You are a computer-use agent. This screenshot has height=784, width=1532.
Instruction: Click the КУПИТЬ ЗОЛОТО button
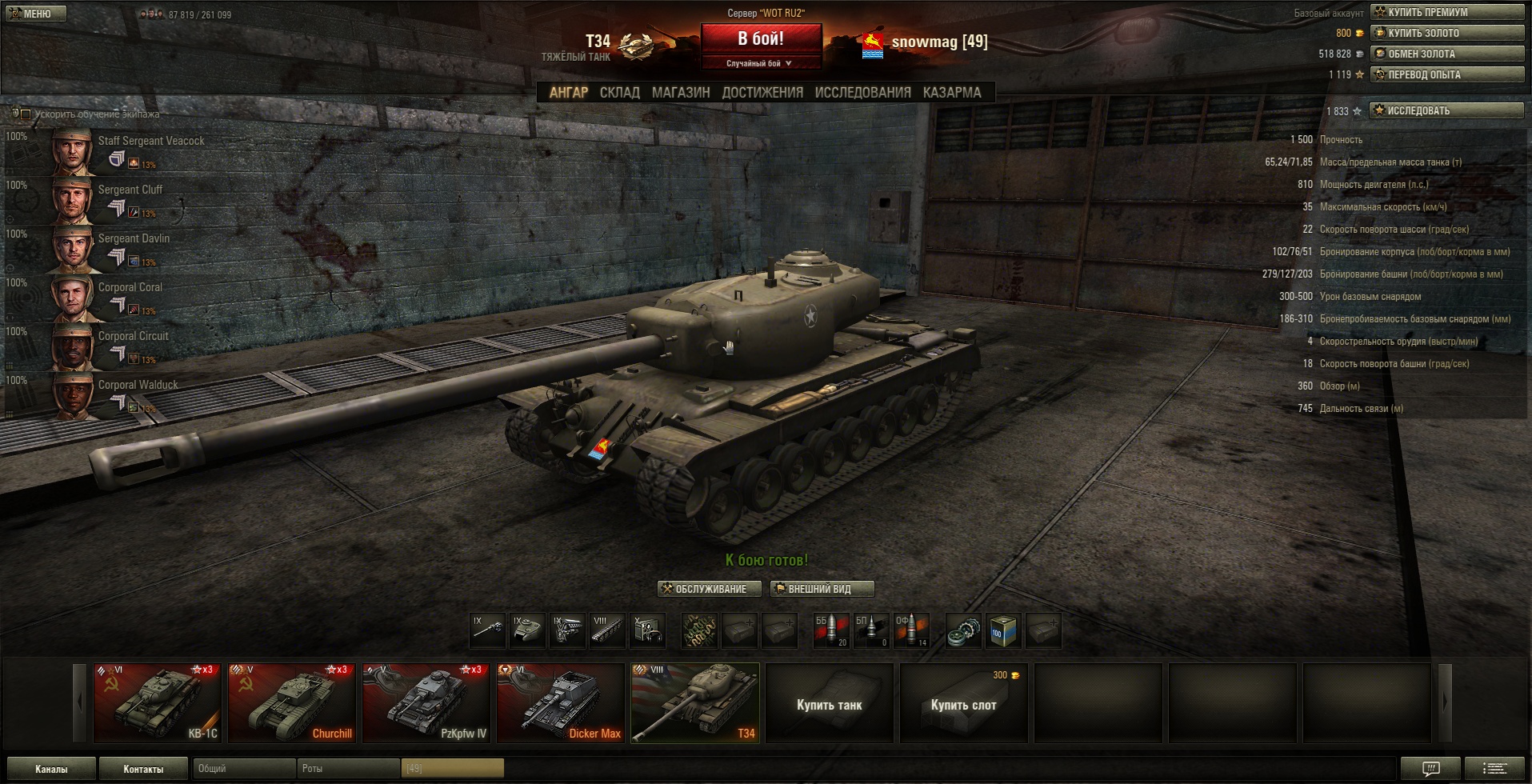coord(1446,33)
